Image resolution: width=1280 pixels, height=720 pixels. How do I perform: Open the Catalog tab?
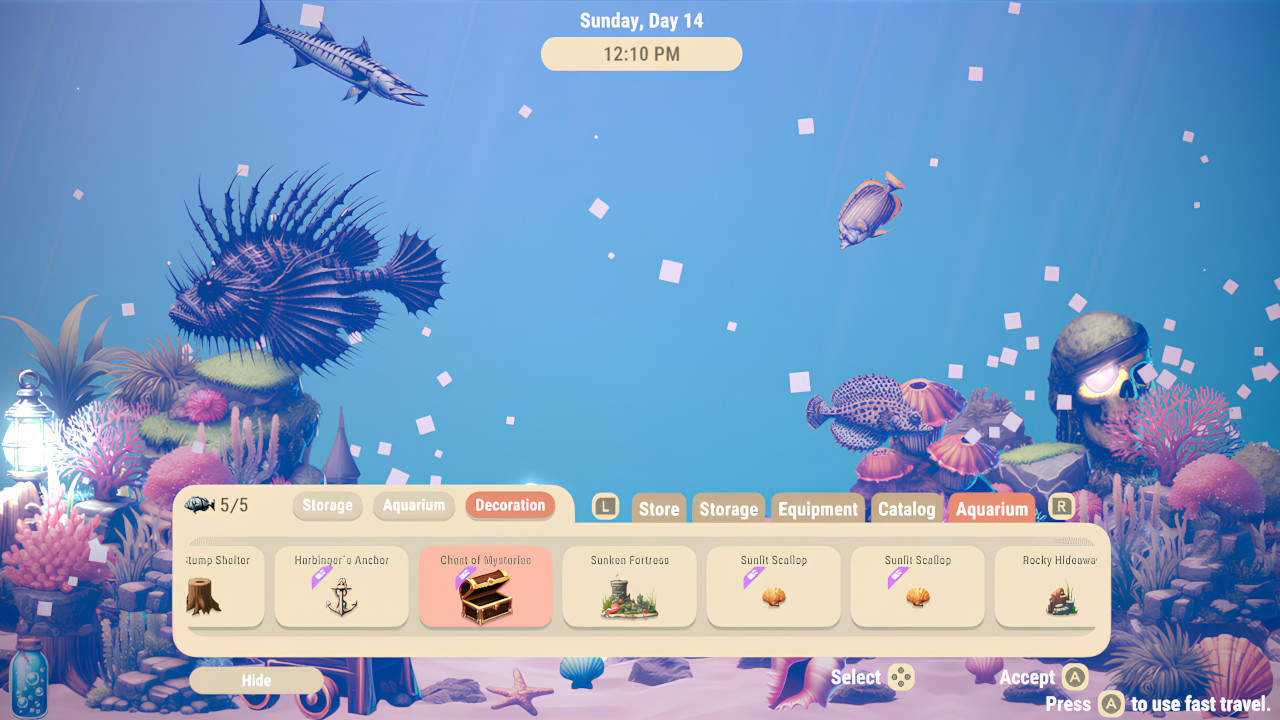[x=905, y=508]
